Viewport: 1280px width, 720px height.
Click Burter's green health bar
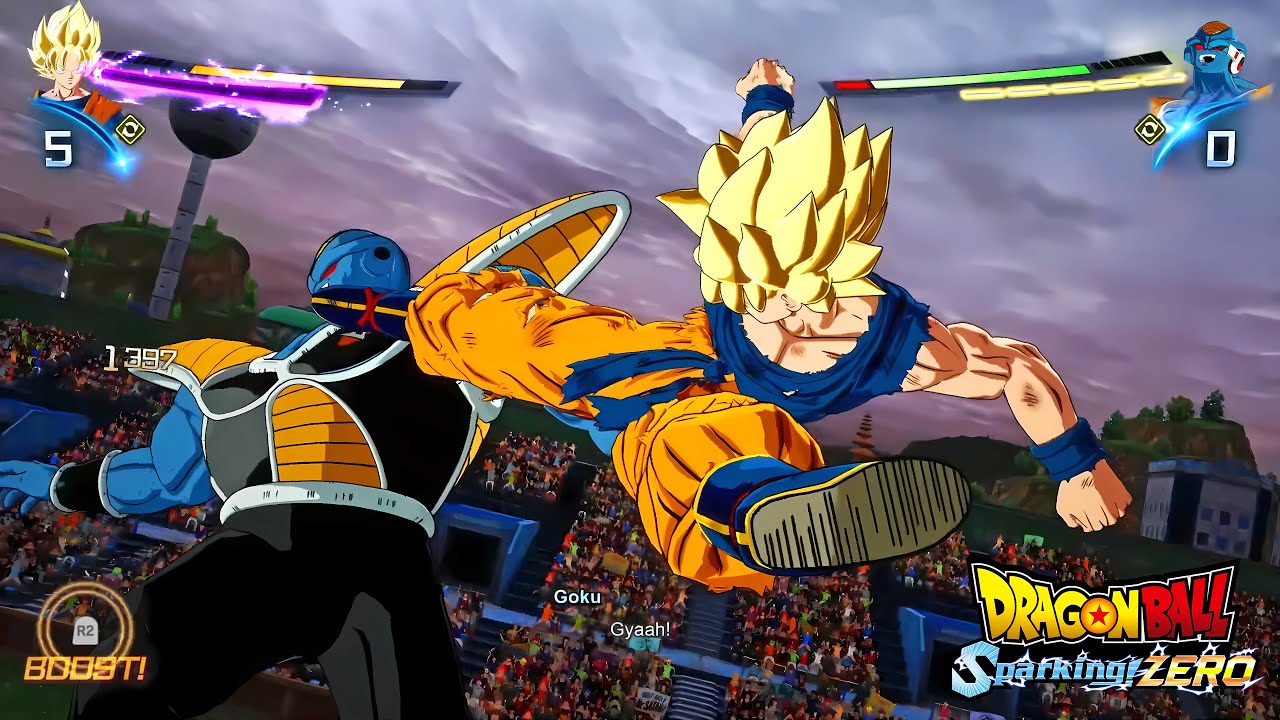pos(1020,72)
